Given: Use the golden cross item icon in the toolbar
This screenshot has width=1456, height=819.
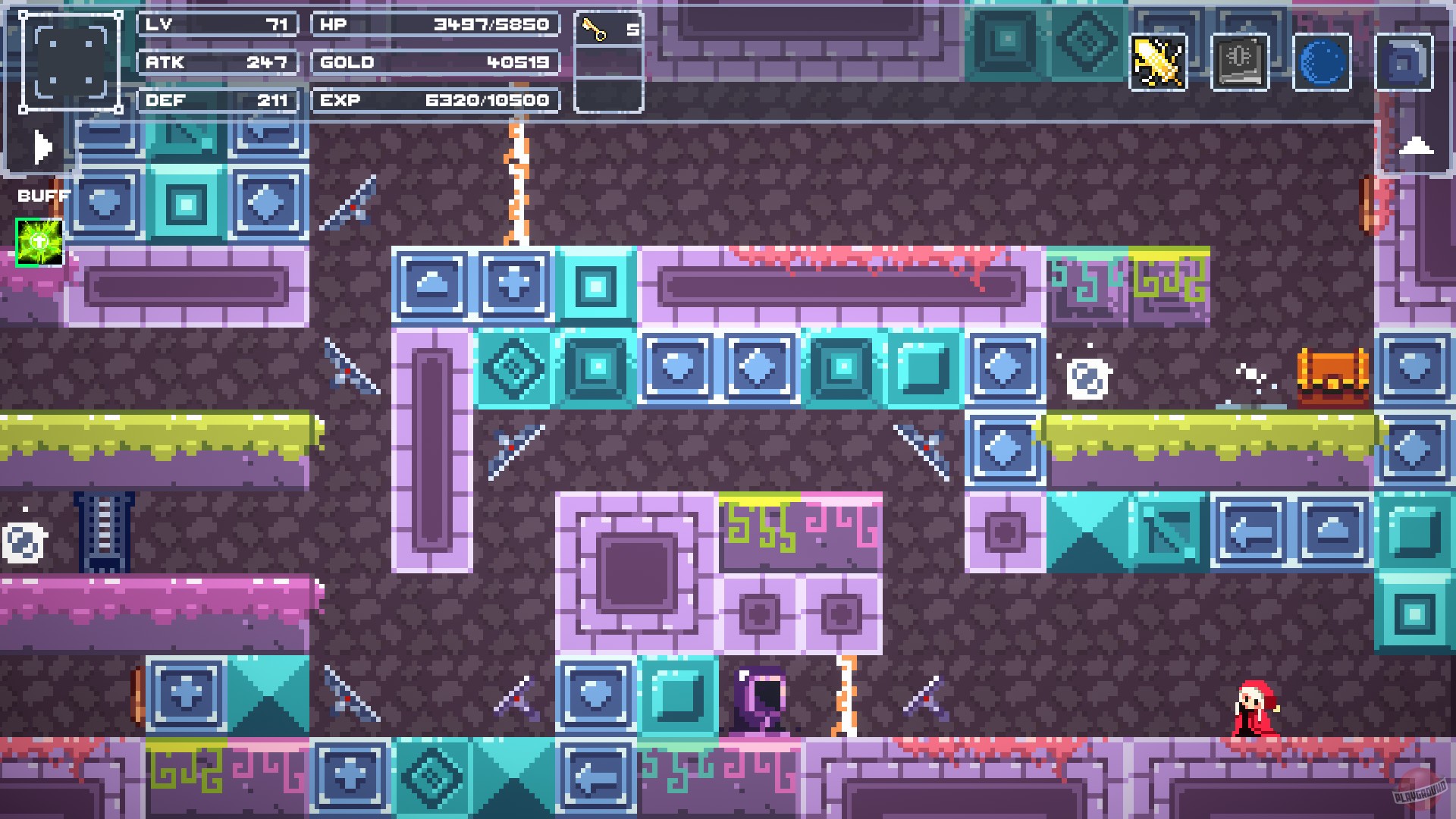Looking at the screenshot, I should [x=1159, y=62].
